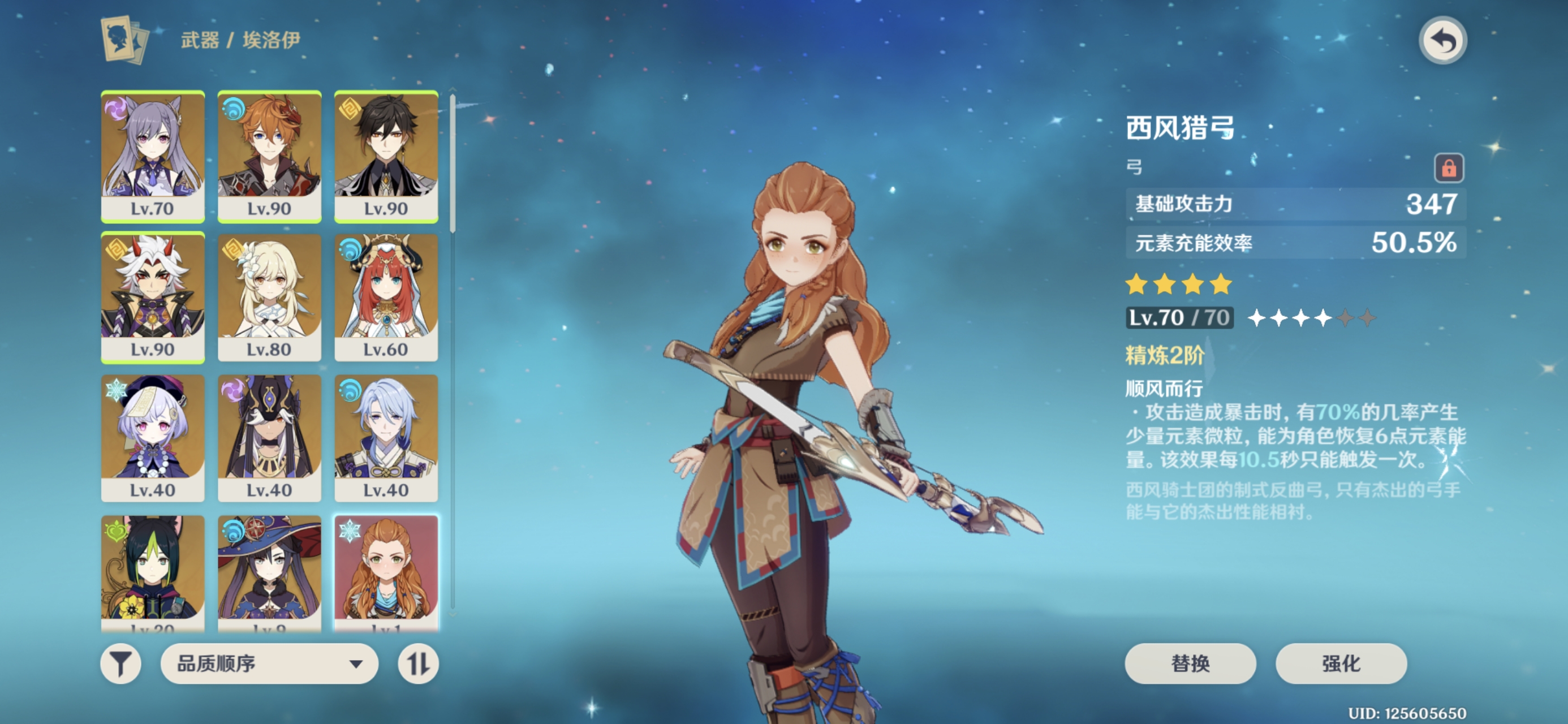
Task: Select Nilou's Lv.60 character portrait
Action: tap(386, 298)
